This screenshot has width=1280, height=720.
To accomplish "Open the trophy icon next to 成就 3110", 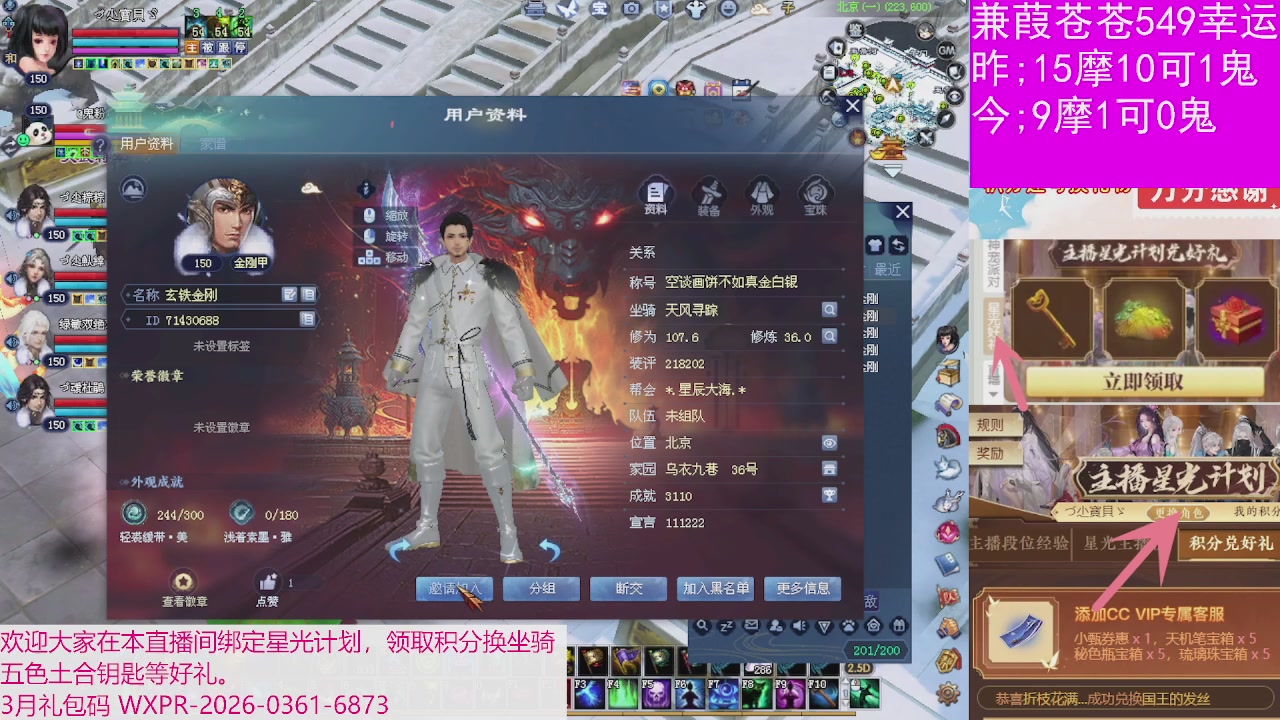I will tap(830, 495).
